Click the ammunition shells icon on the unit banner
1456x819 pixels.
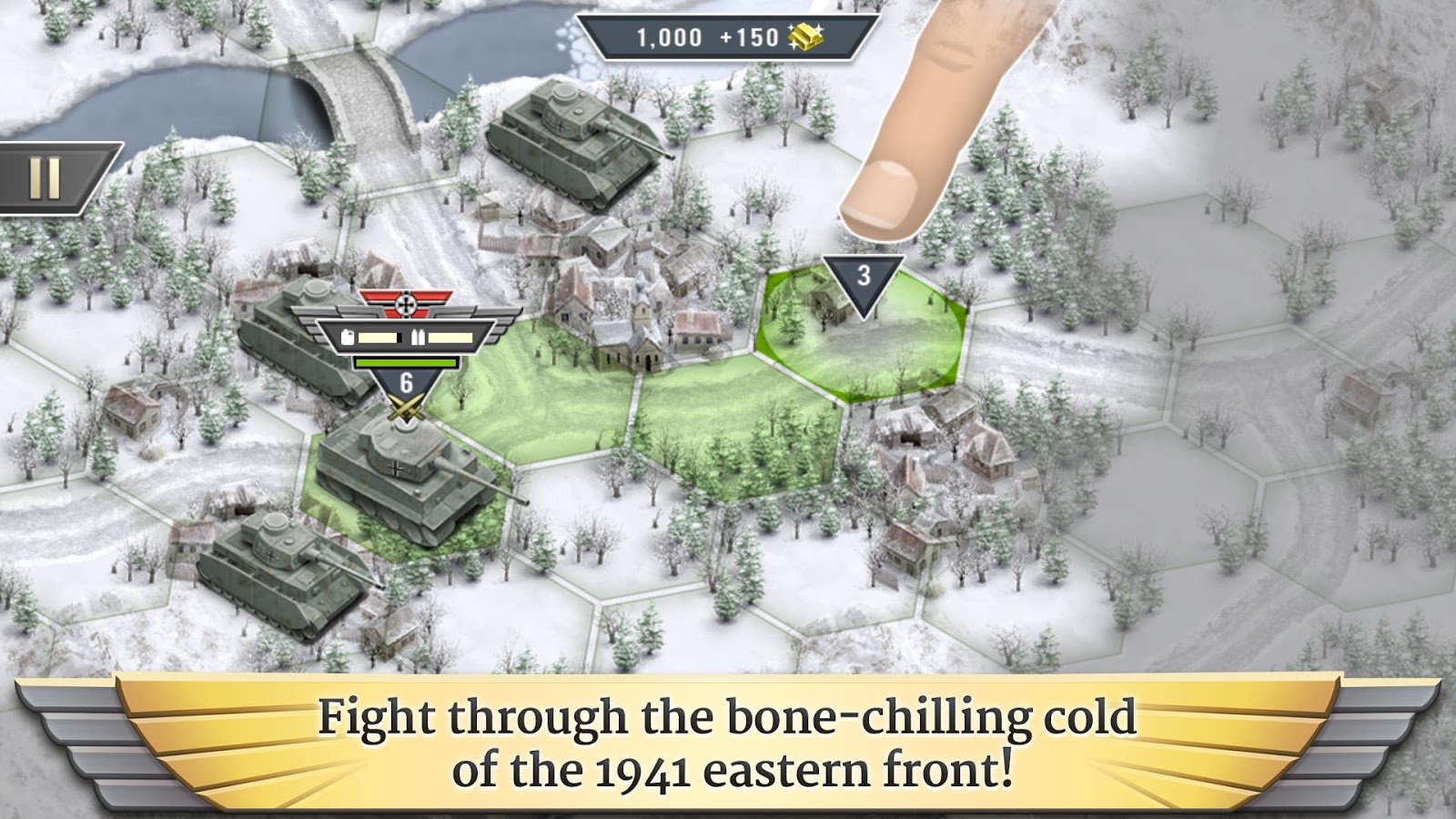pyautogui.click(x=418, y=337)
